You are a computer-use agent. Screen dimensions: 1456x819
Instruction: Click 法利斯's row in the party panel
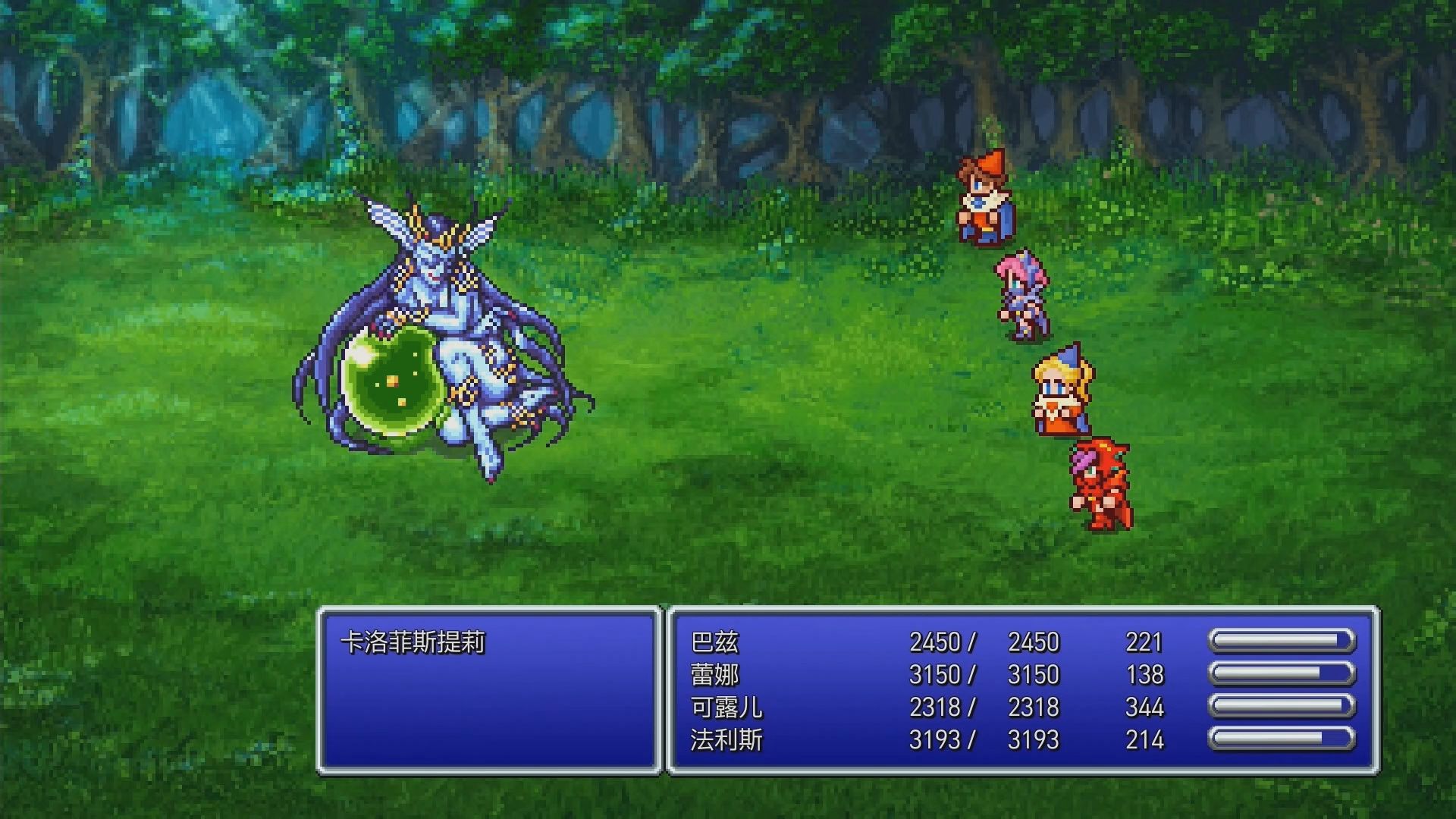[726, 740]
